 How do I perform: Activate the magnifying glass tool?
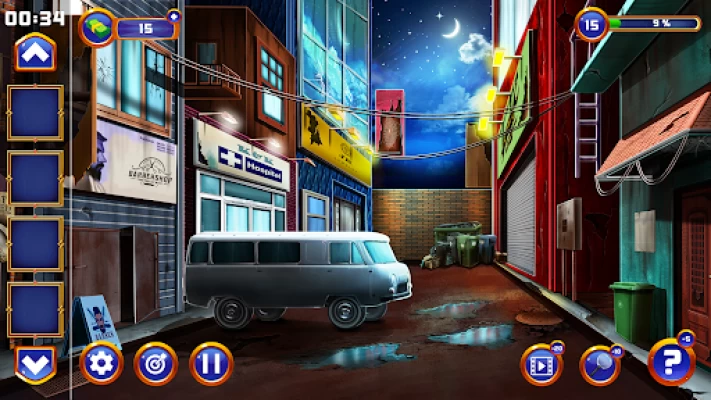(x=600, y=365)
